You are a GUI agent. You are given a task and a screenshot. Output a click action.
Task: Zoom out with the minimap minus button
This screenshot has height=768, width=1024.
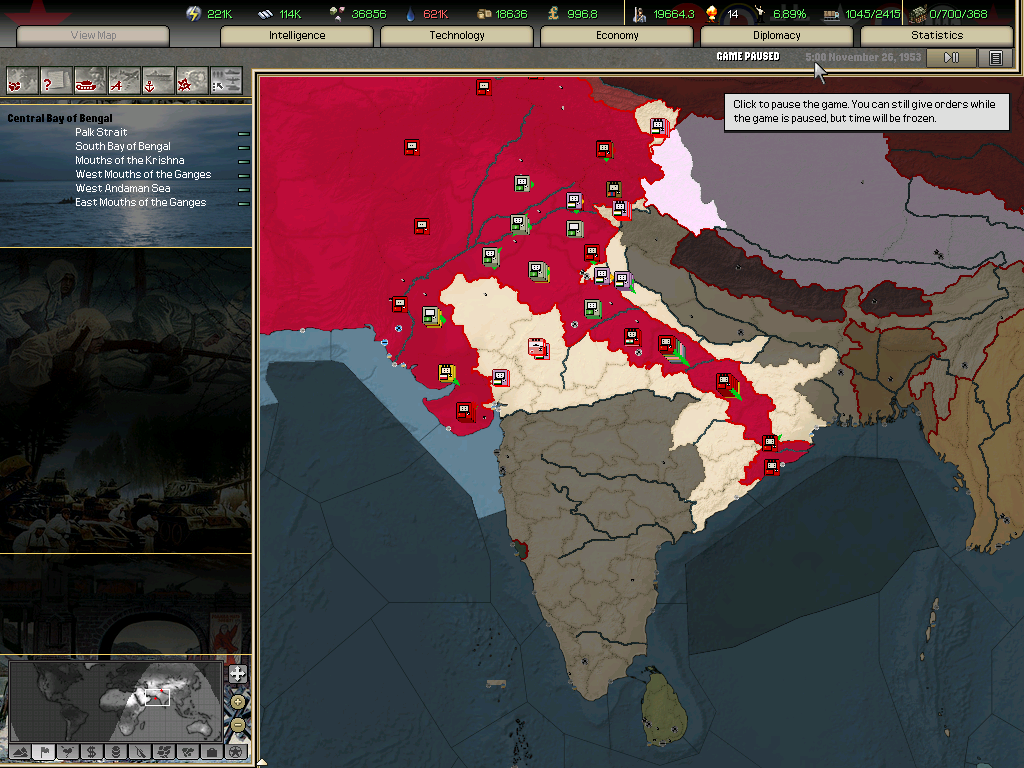(237, 722)
